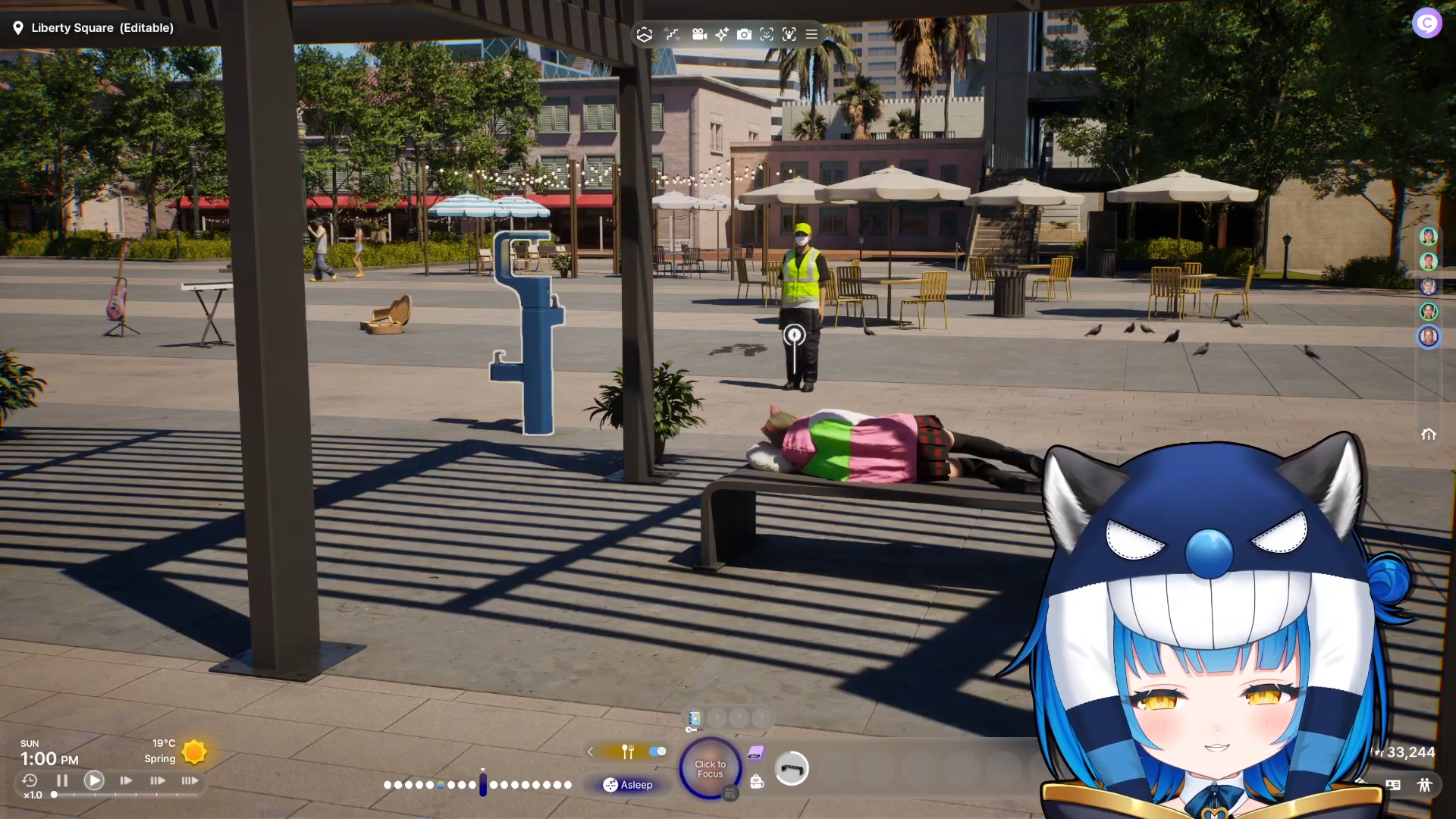This screenshot has height=819, width=1456.
Task: Pause the game time
Action: pyautogui.click(x=62, y=780)
